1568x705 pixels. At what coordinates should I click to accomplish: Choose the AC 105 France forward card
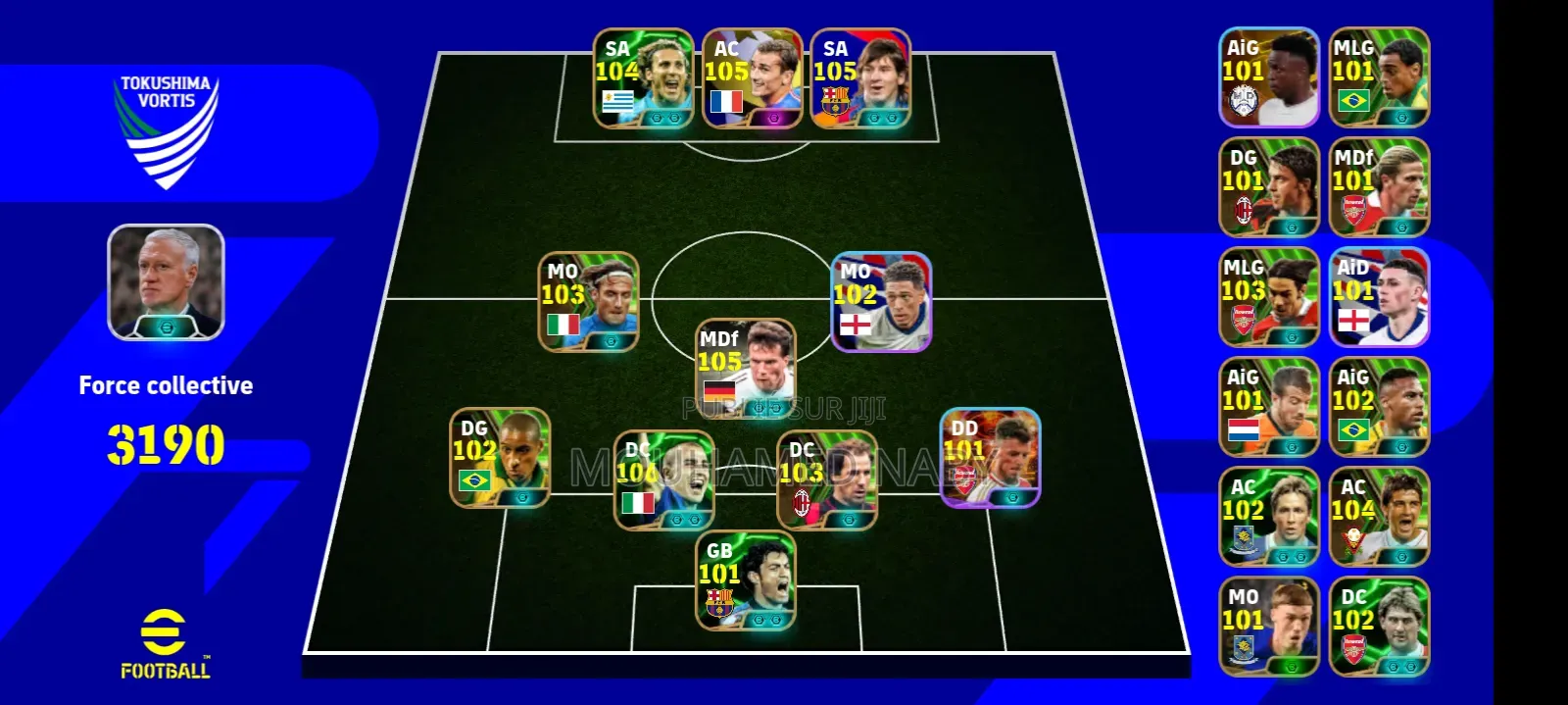[x=752, y=78]
